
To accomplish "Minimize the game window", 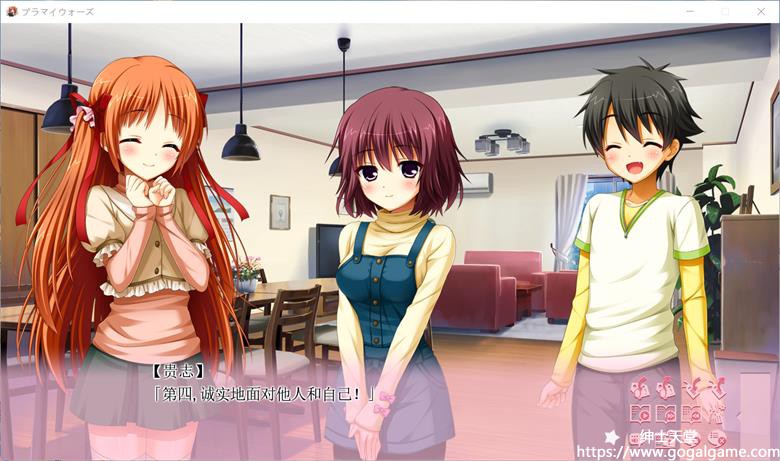I will [x=690, y=10].
